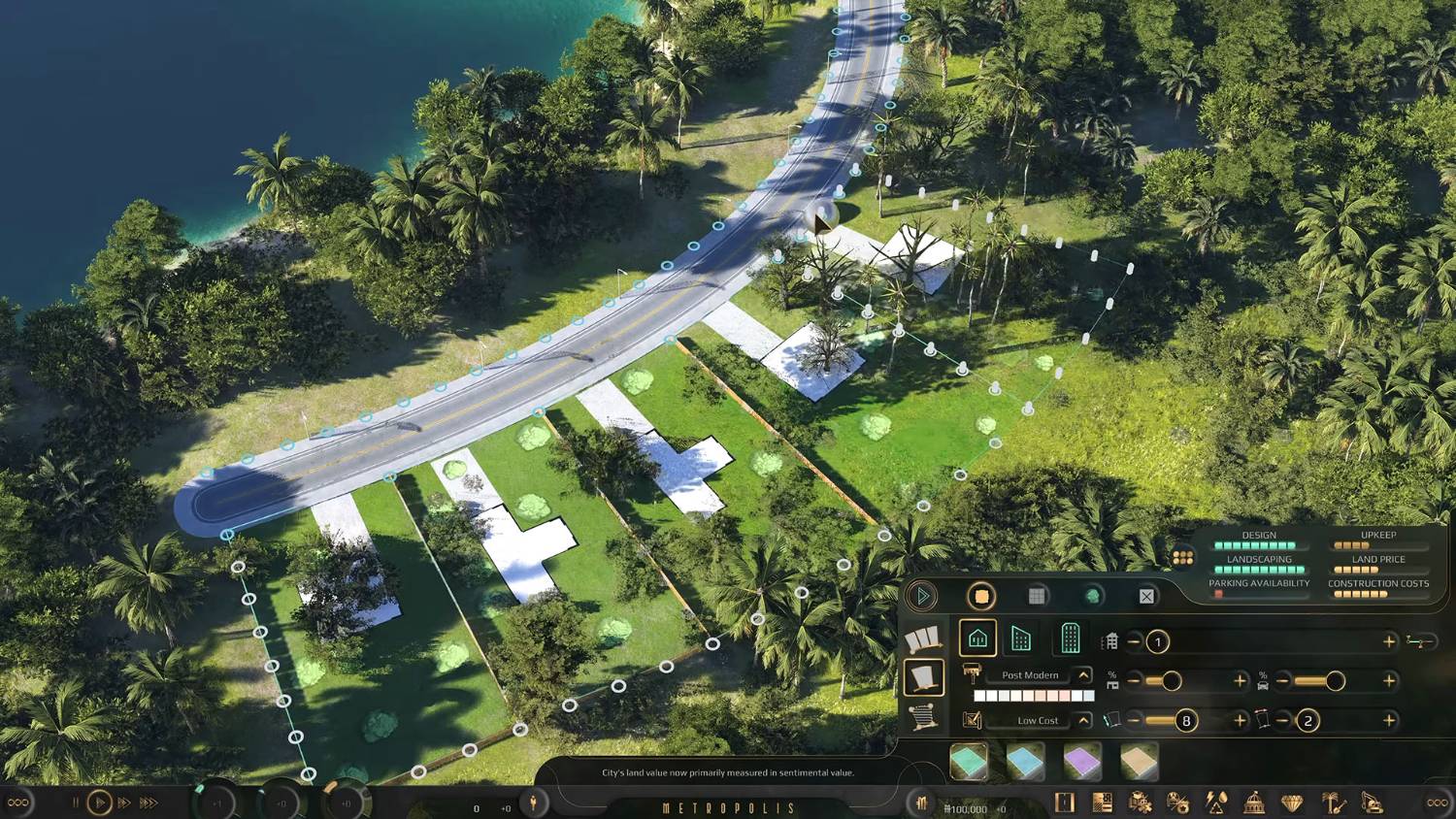This screenshot has height=819, width=1456.
Task: Open the palm tree landscaping tool
Action: point(1333,803)
